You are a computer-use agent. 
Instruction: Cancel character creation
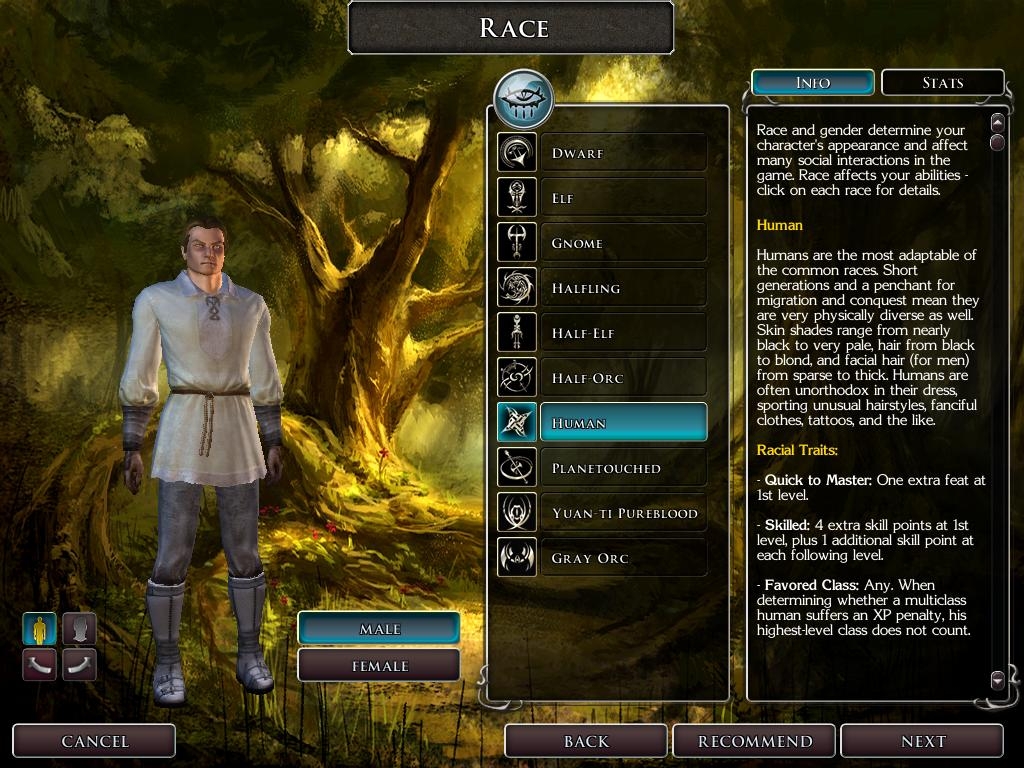95,741
